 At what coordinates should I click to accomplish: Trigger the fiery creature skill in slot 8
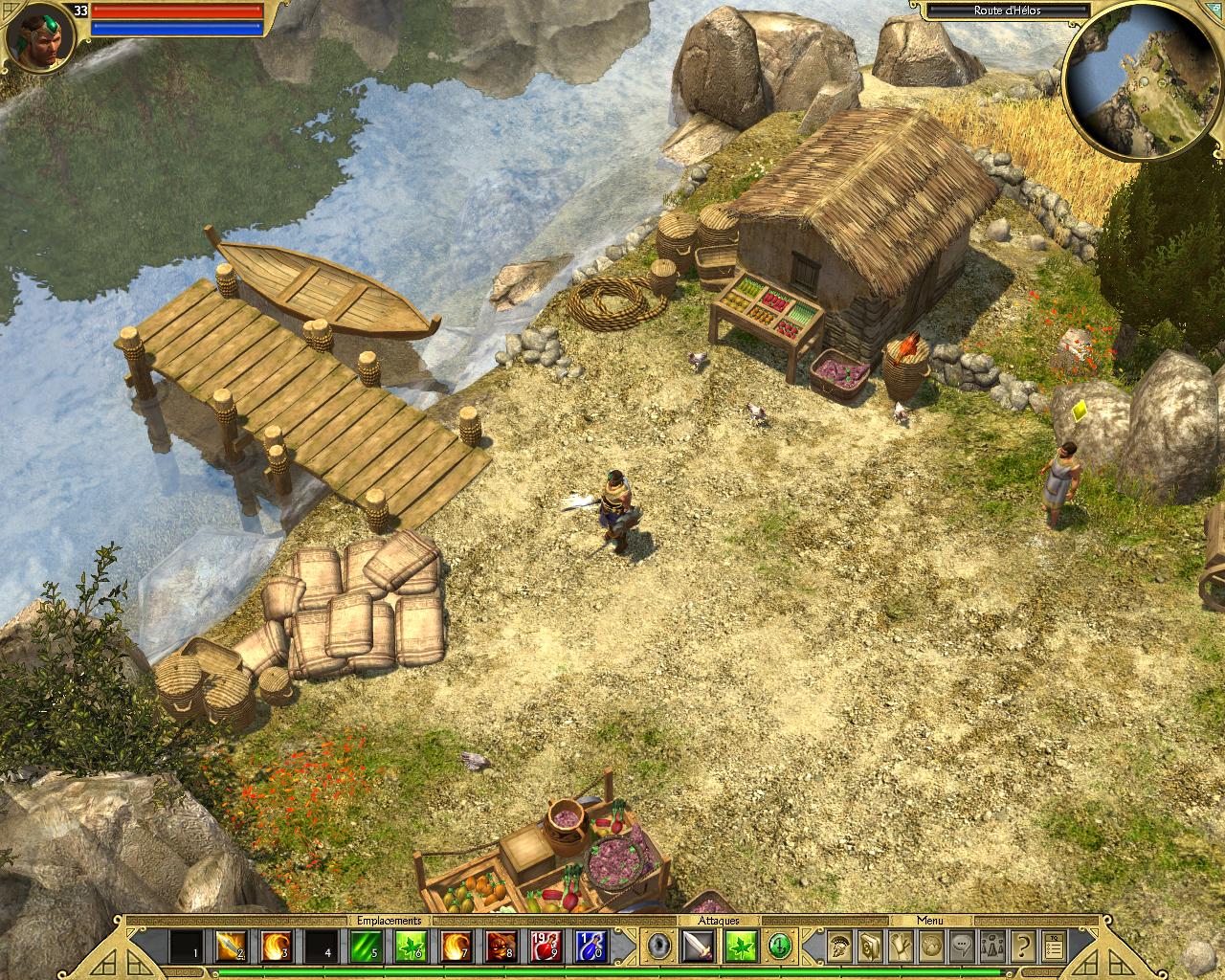click(x=501, y=947)
